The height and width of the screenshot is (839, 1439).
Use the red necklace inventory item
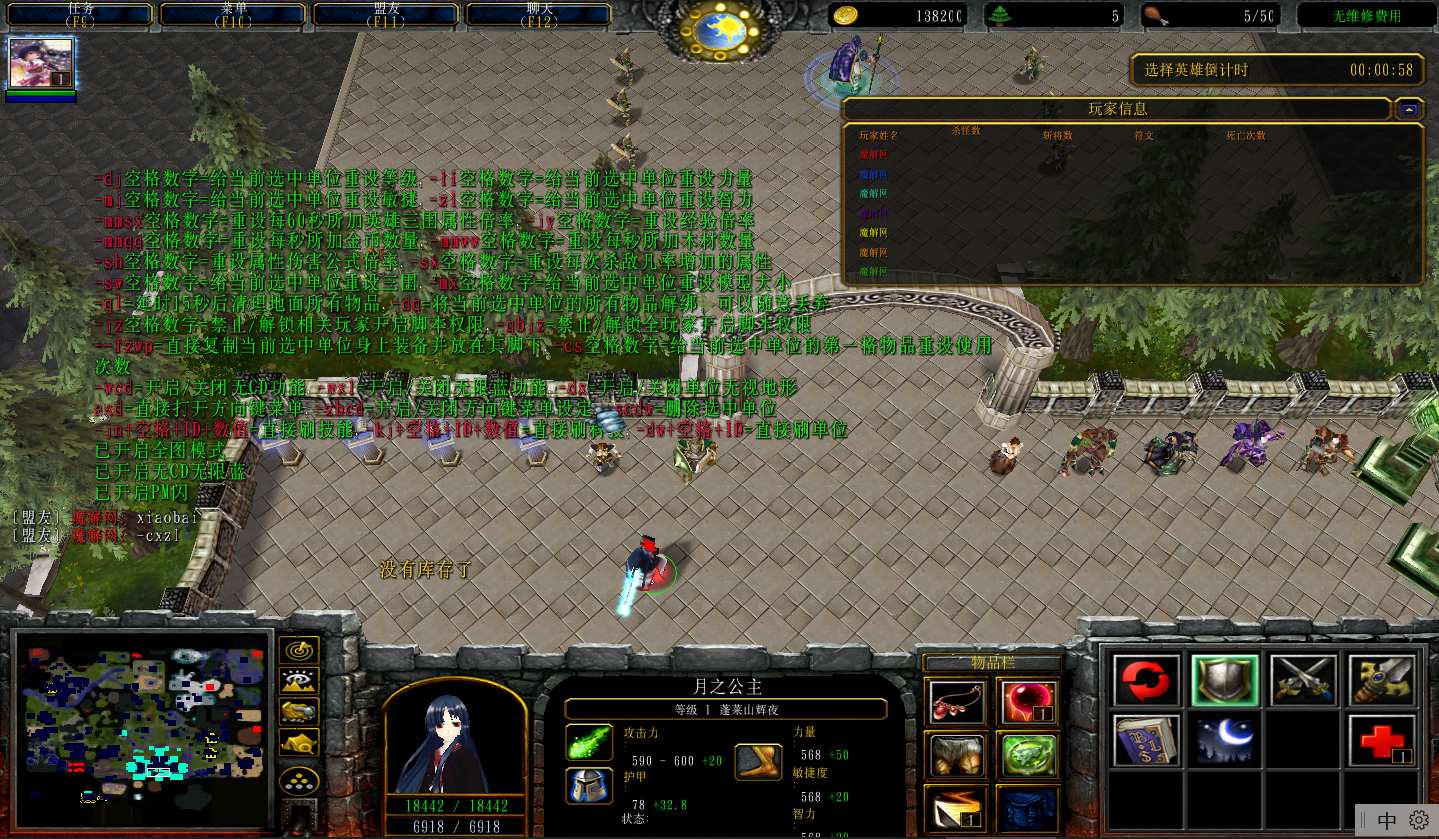(956, 701)
